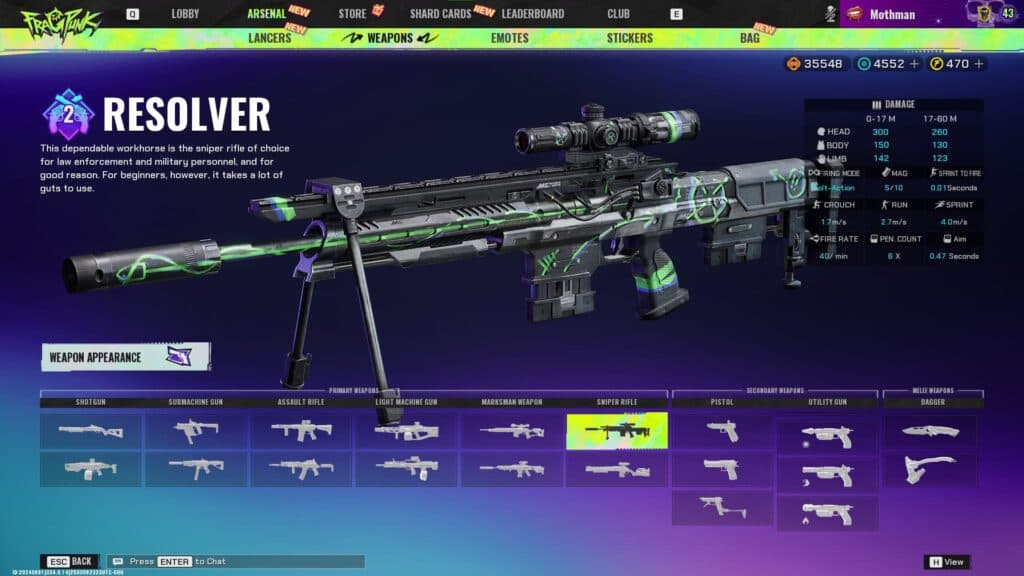Switch to the Store tab

click(x=352, y=14)
